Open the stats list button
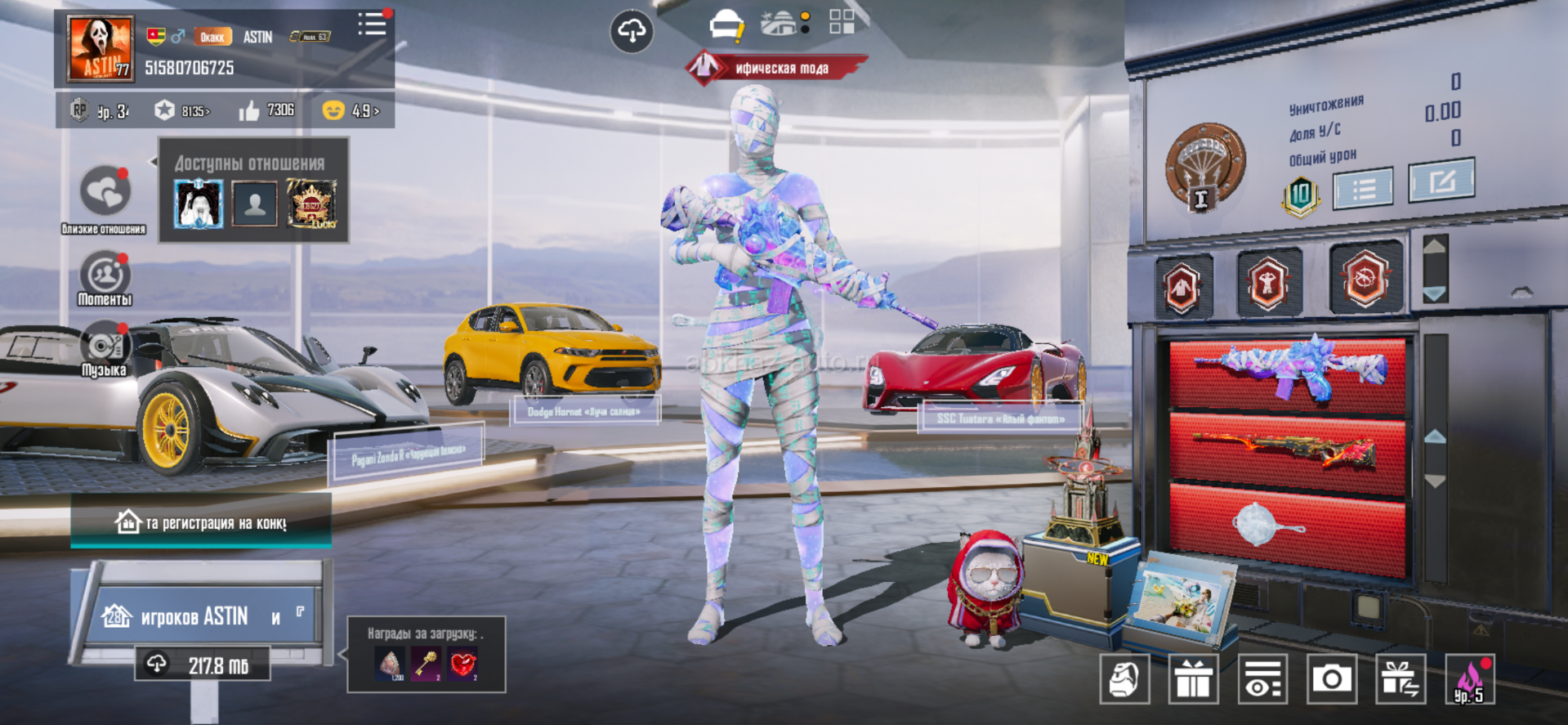Image resolution: width=1568 pixels, height=725 pixels. coord(1363,190)
